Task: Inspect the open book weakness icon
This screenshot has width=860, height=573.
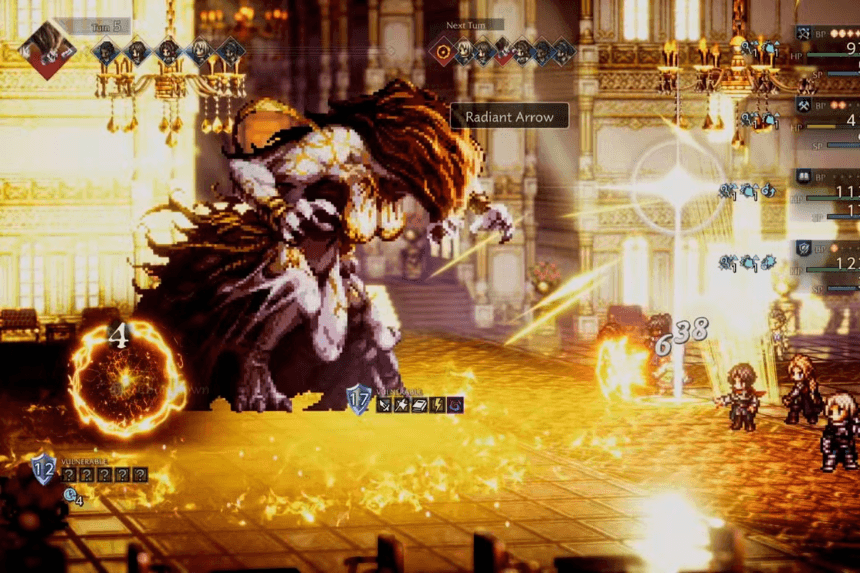Action: click(x=420, y=405)
